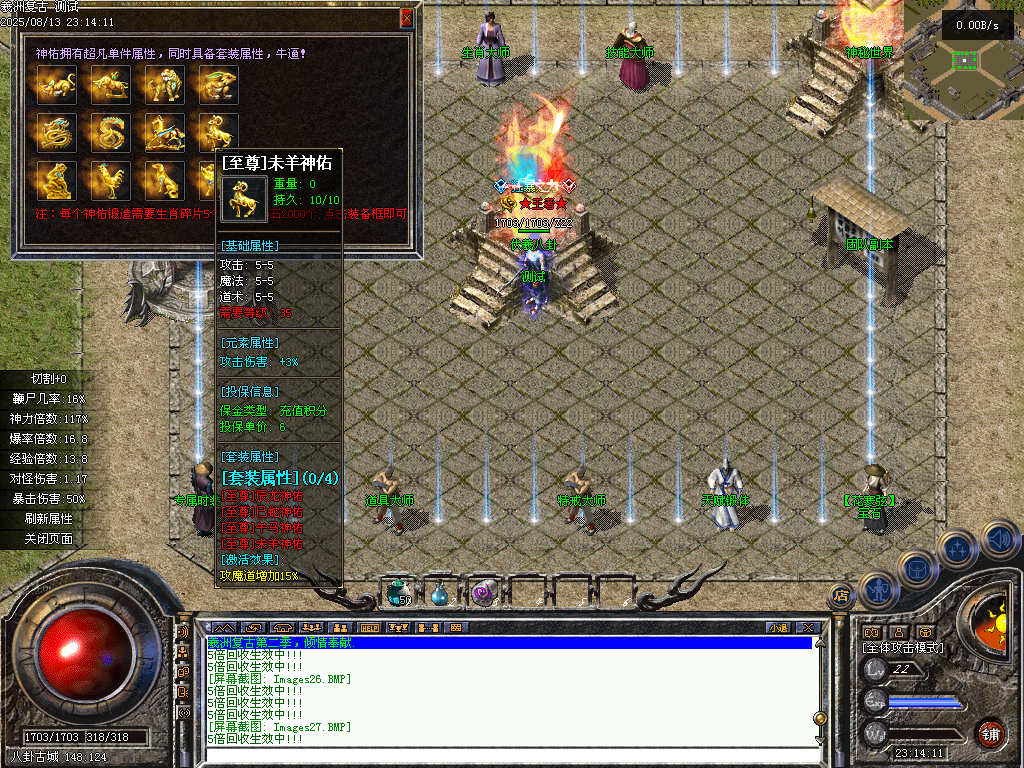
Task: Use the teal potion jar in hotbar
Action: pos(397,593)
